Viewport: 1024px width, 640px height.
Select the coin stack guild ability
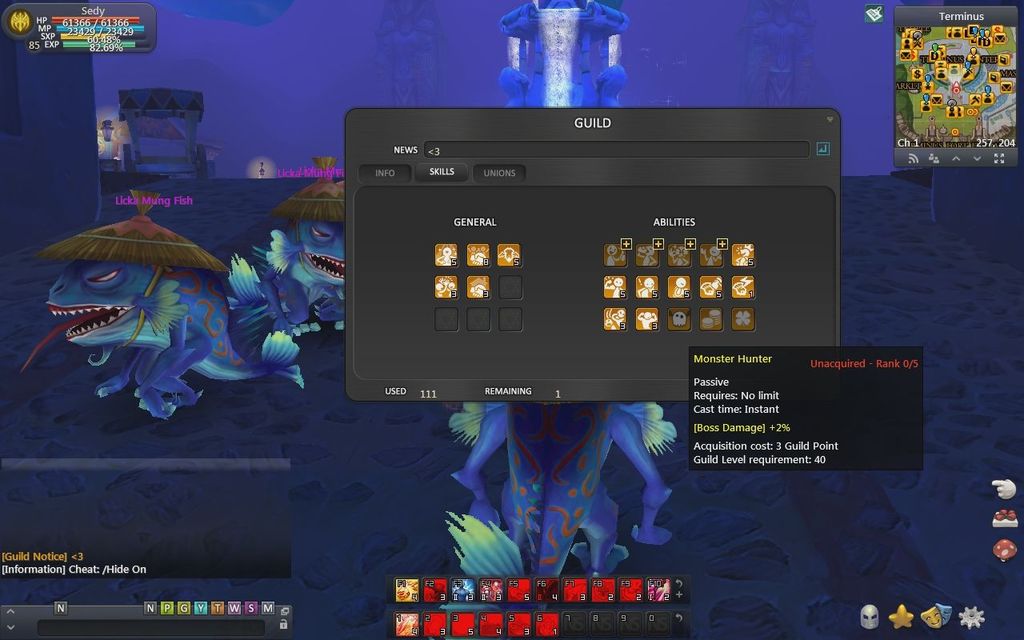711,319
